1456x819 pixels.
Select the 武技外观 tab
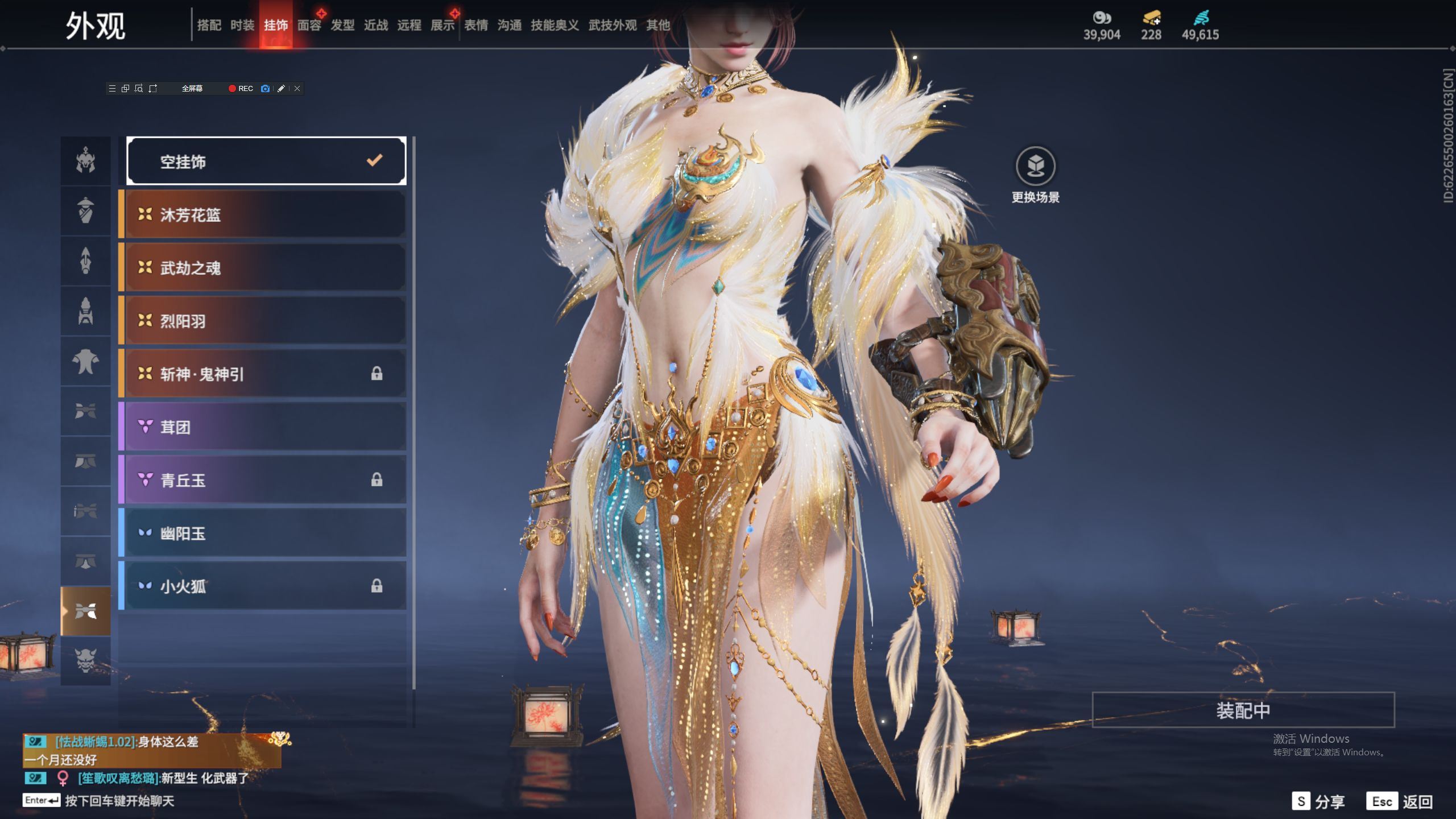(613, 25)
